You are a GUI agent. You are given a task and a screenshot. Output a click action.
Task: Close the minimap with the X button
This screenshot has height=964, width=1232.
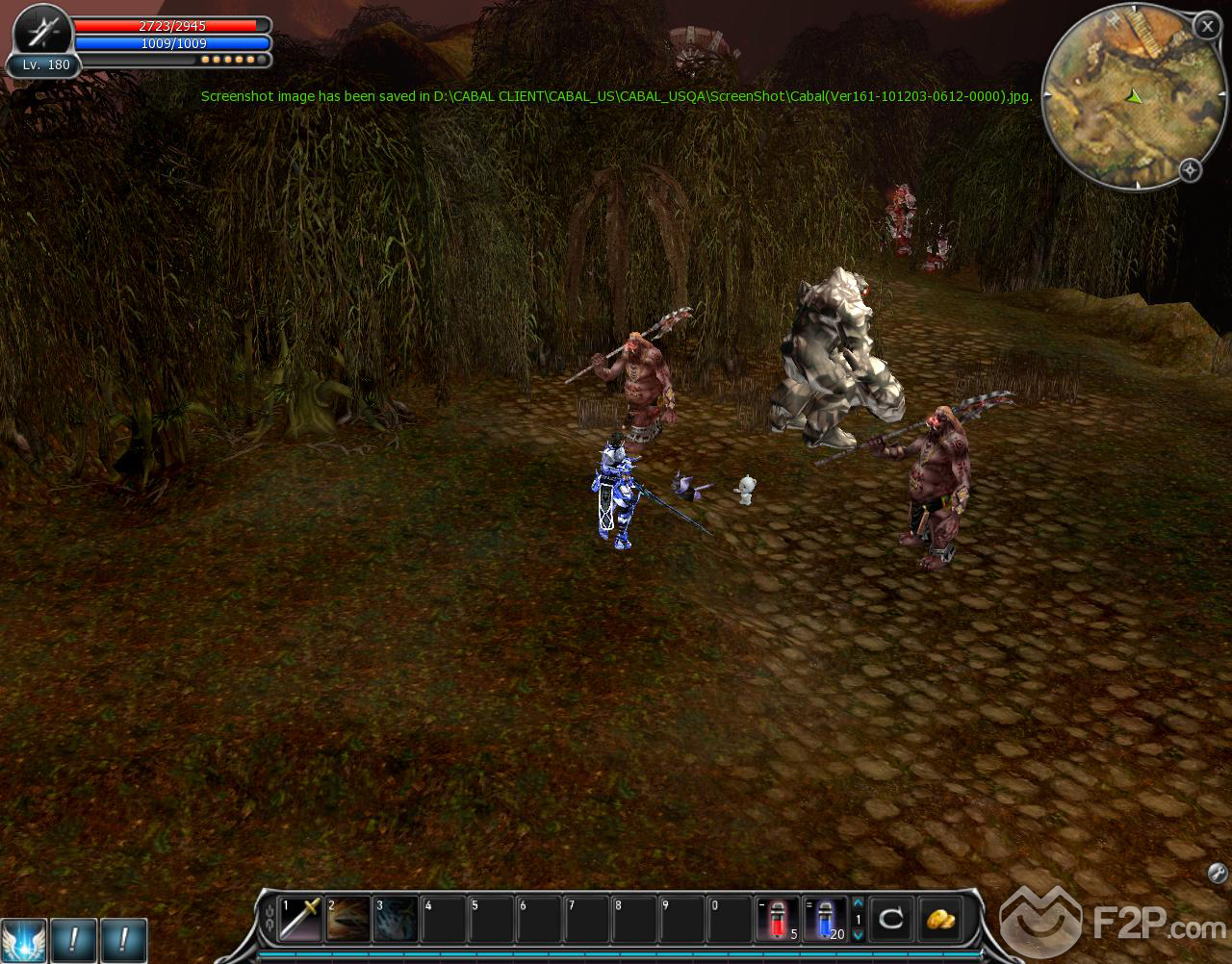pos(1207,26)
